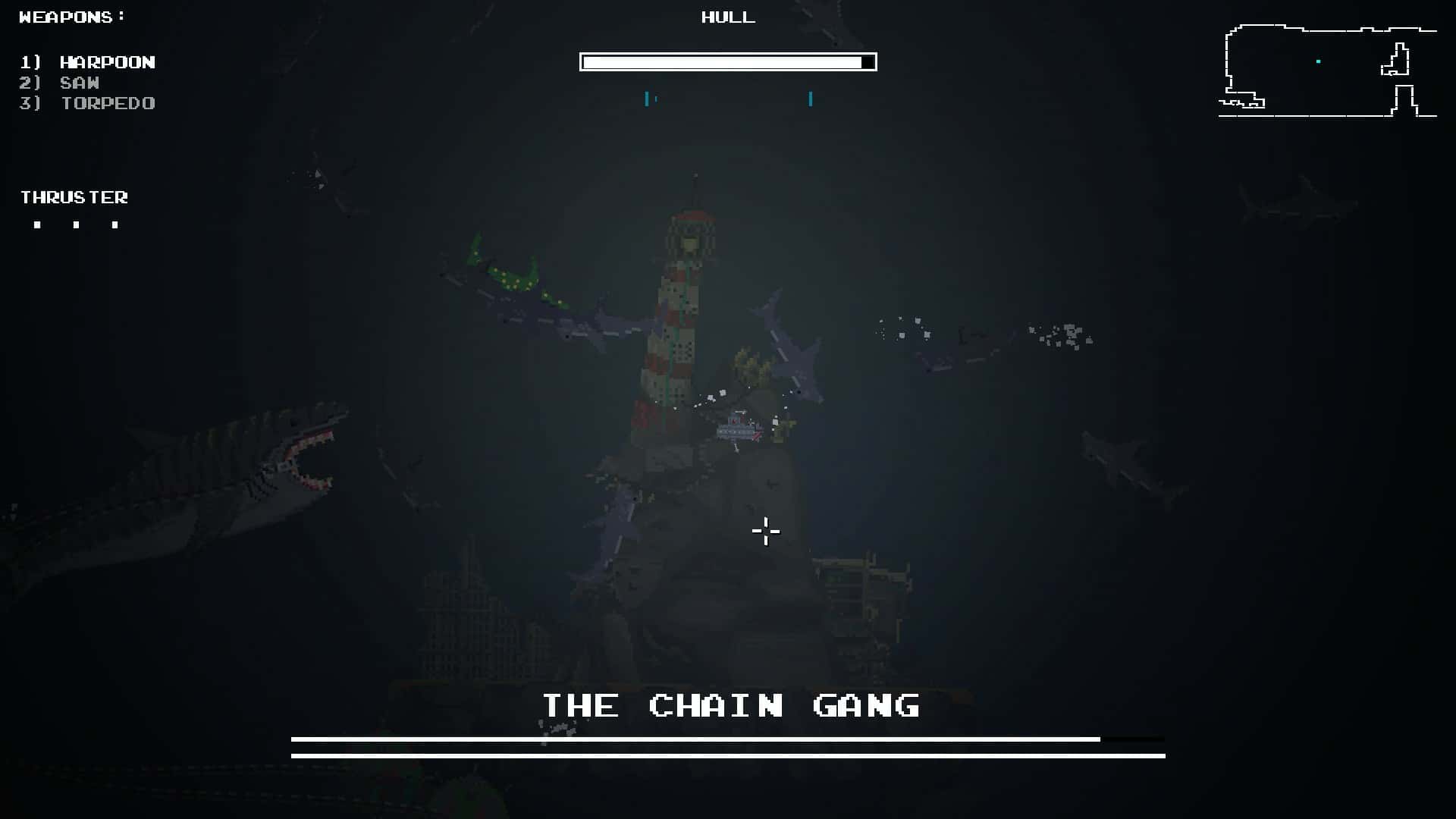Switch to the Saw weapon

(79, 83)
